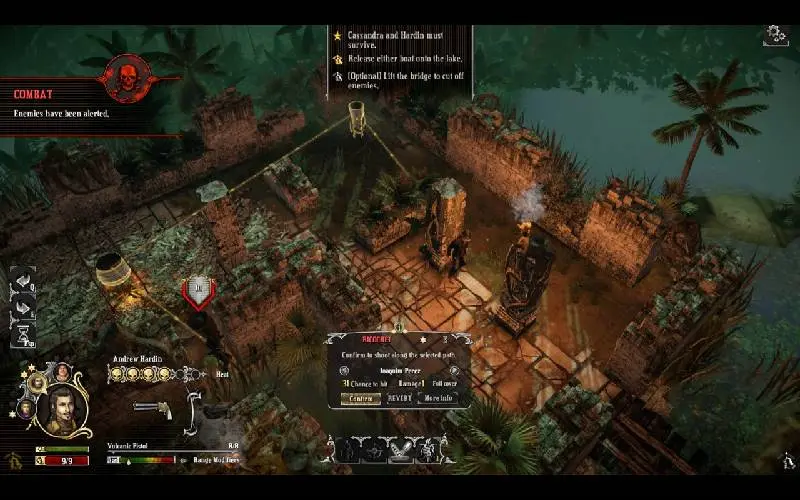The image size is (800, 500).
Task: Click the Revert button
Action: tap(399, 398)
